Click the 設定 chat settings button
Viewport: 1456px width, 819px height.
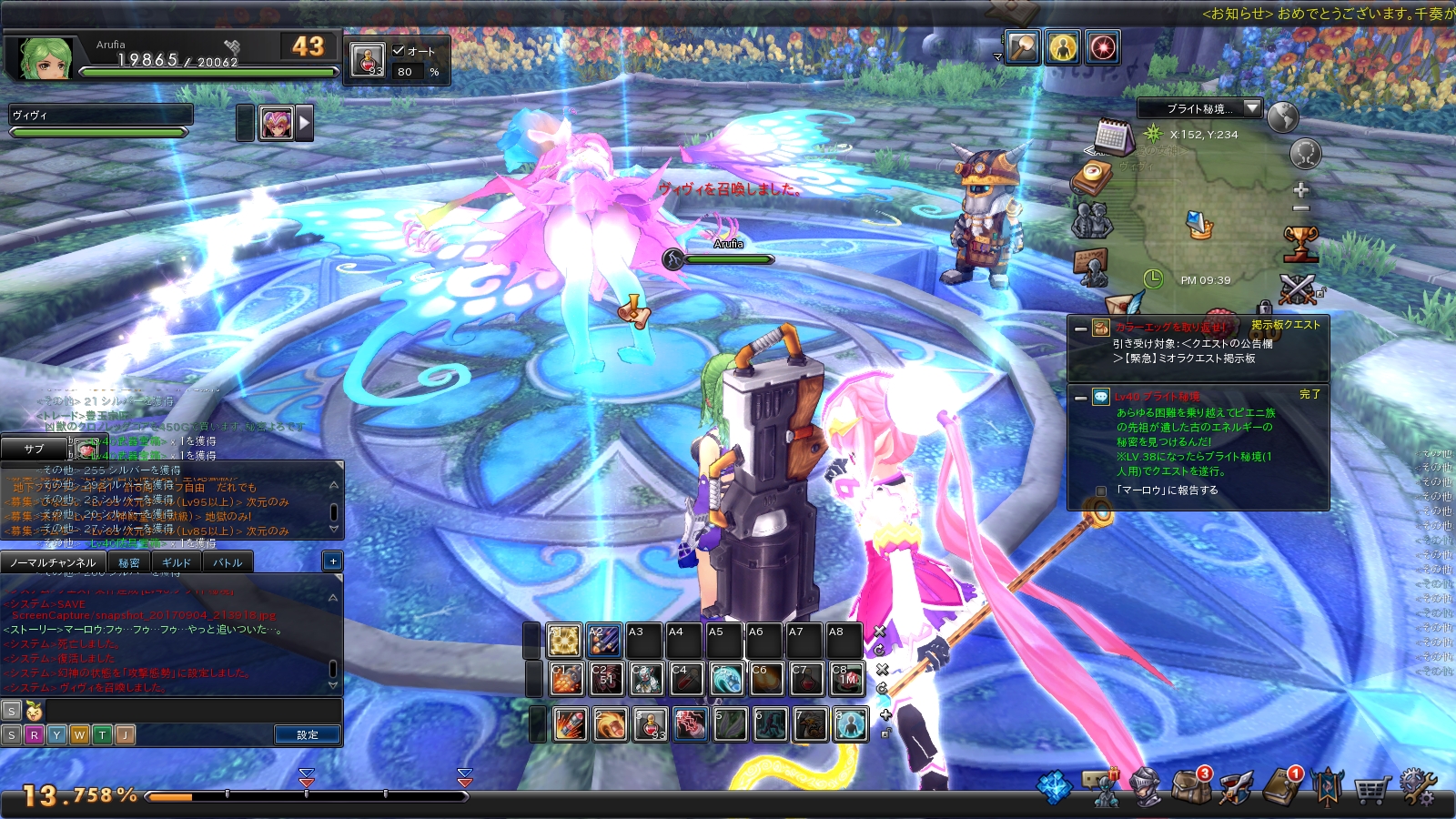(308, 734)
